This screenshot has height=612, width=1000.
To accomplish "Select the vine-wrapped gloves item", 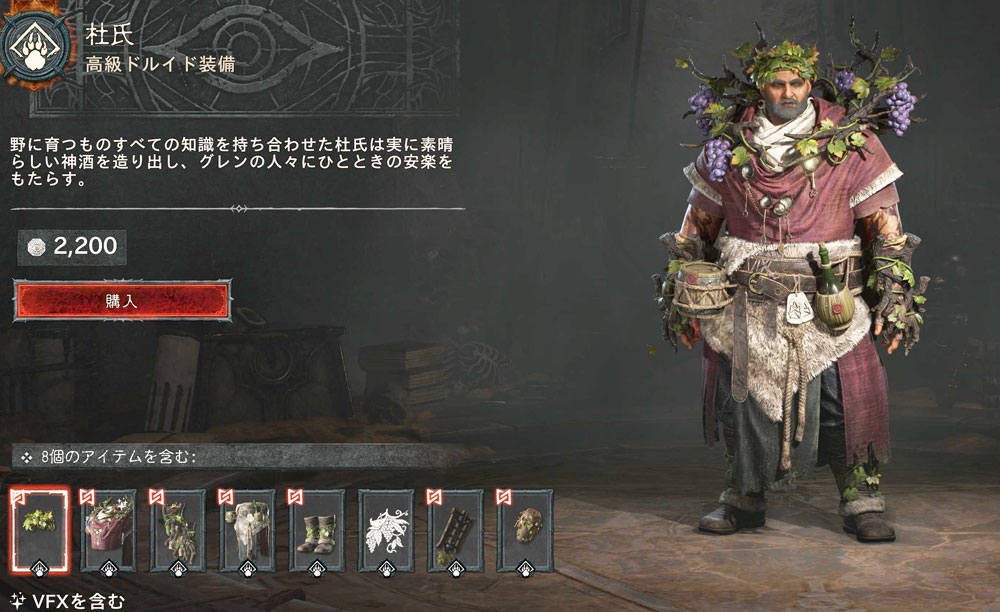I will pos(178,529).
